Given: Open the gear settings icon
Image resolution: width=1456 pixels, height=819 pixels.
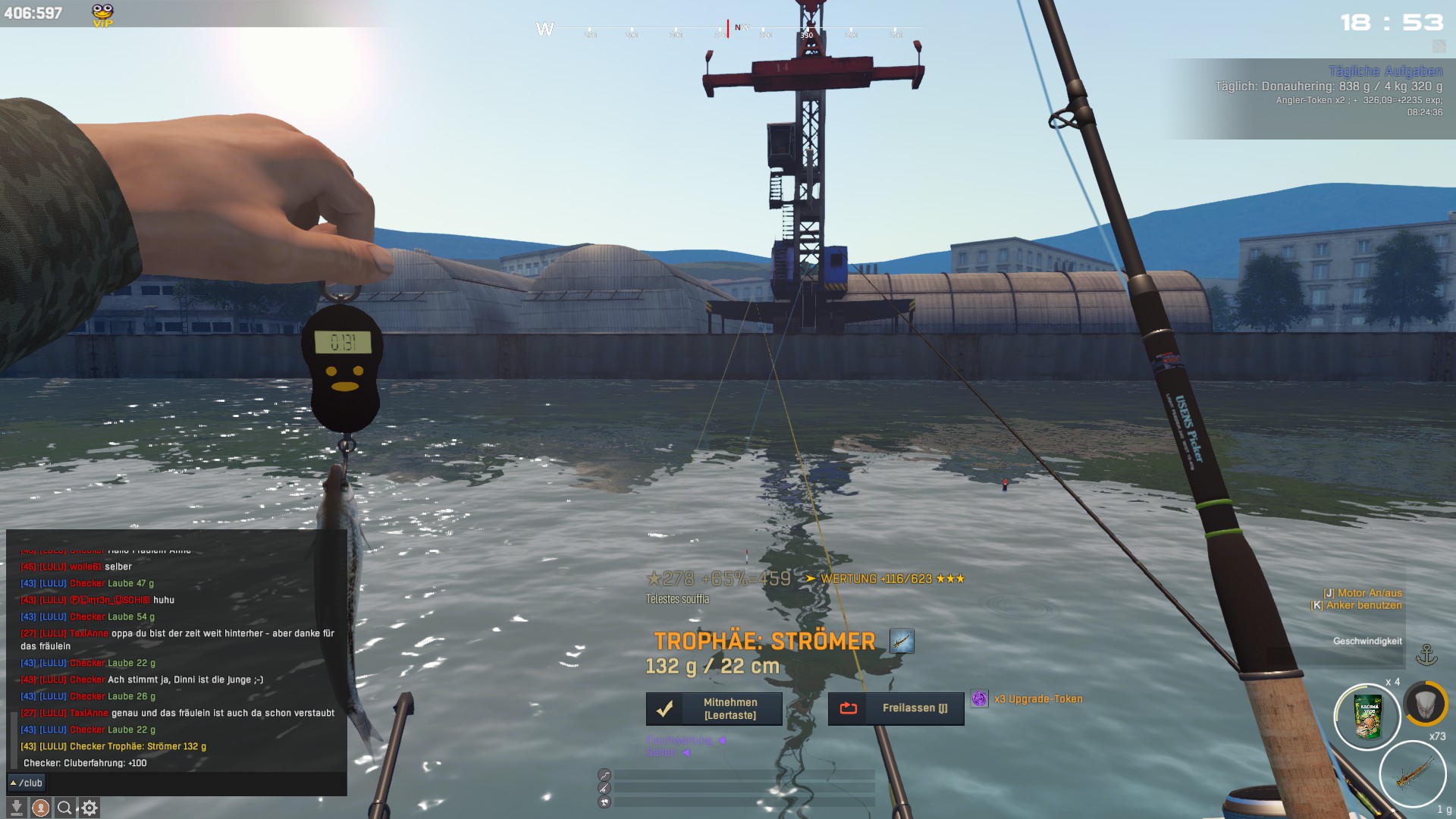Looking at the screenshot, I should click(x=89, y=808).
